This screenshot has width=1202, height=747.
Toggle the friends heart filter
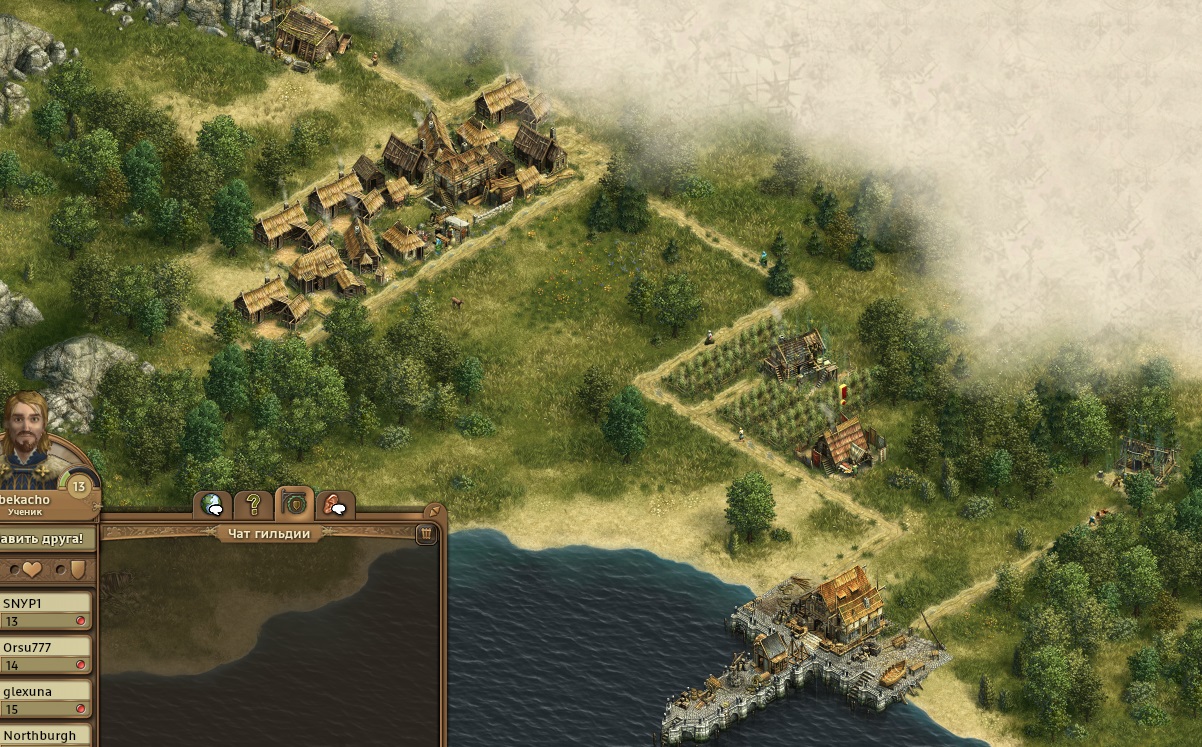[32, 569]
